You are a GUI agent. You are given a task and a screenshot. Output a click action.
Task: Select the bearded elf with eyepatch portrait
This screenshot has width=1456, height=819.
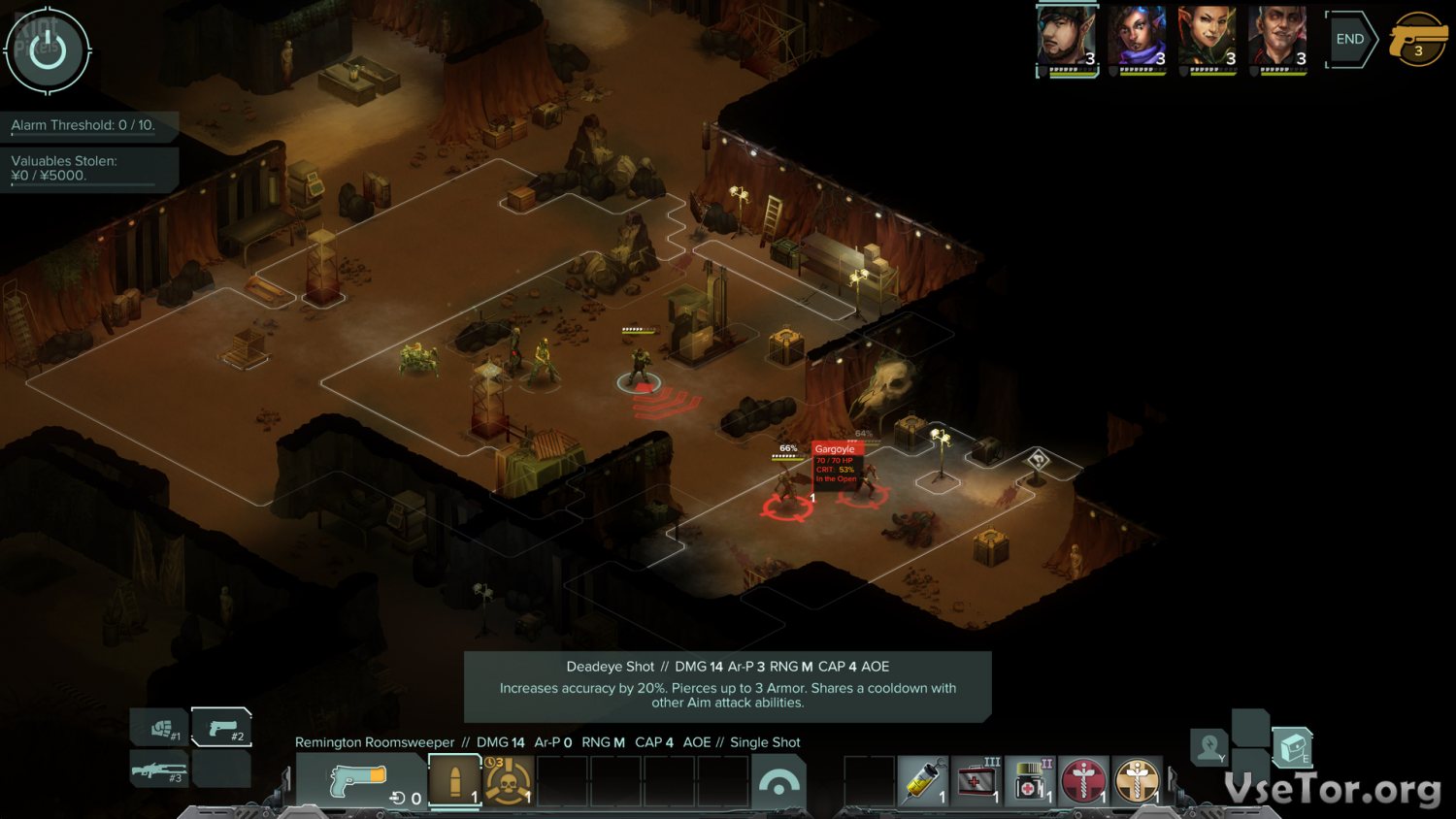click(1067, 40)
